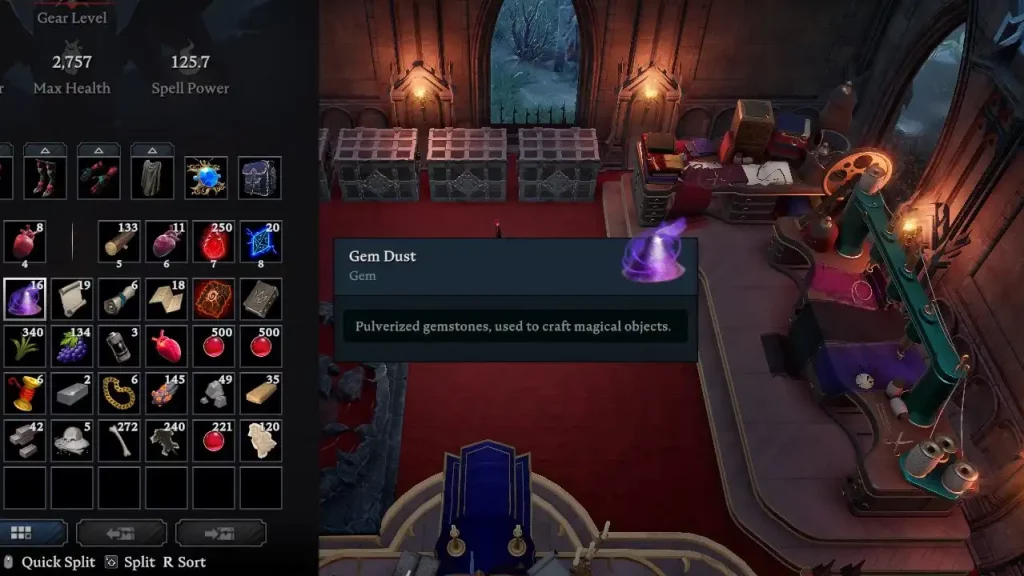The image size is (1024, 576).
Task: Choose the skull item slot
Action: tap(71, 439)
